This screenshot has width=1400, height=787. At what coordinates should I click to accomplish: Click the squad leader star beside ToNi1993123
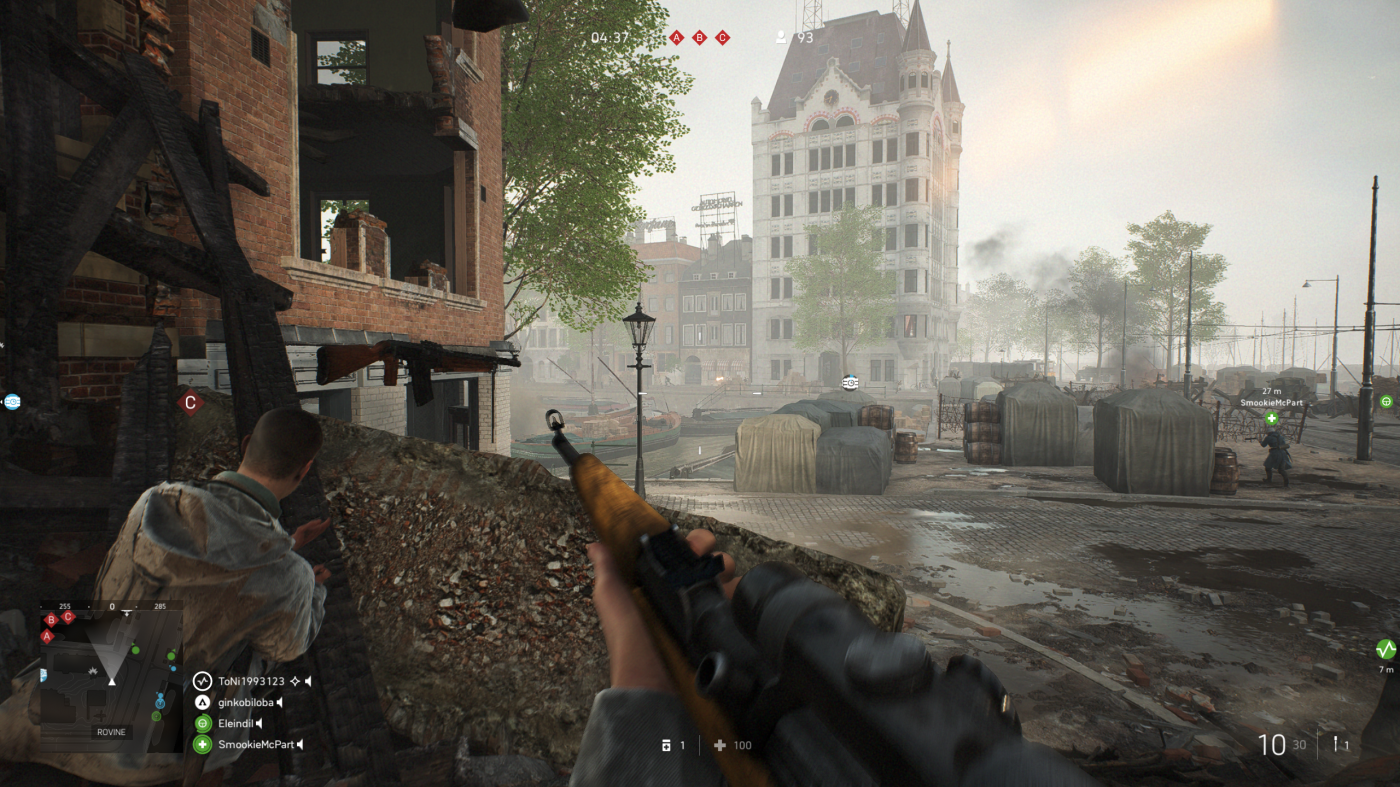[295, 681]
